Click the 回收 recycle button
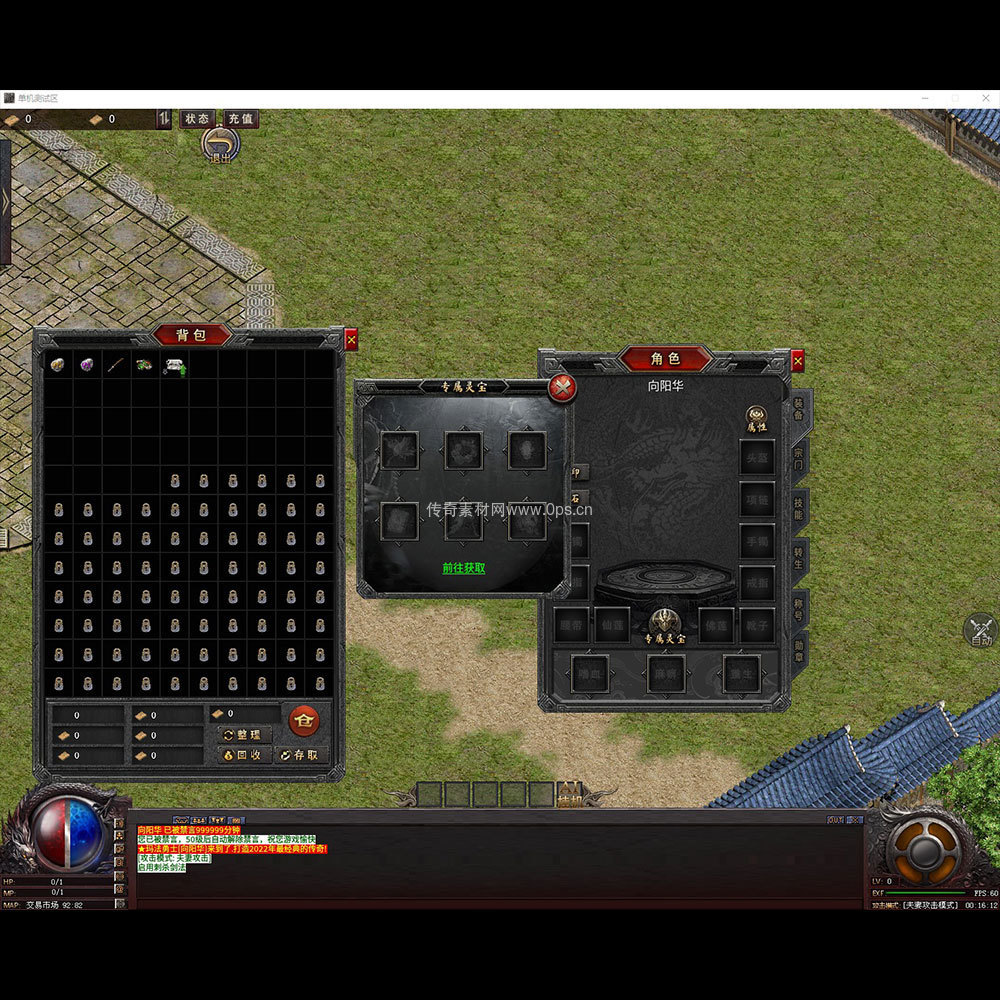This screenshot has height=1000, width=1000. point(245,755)
